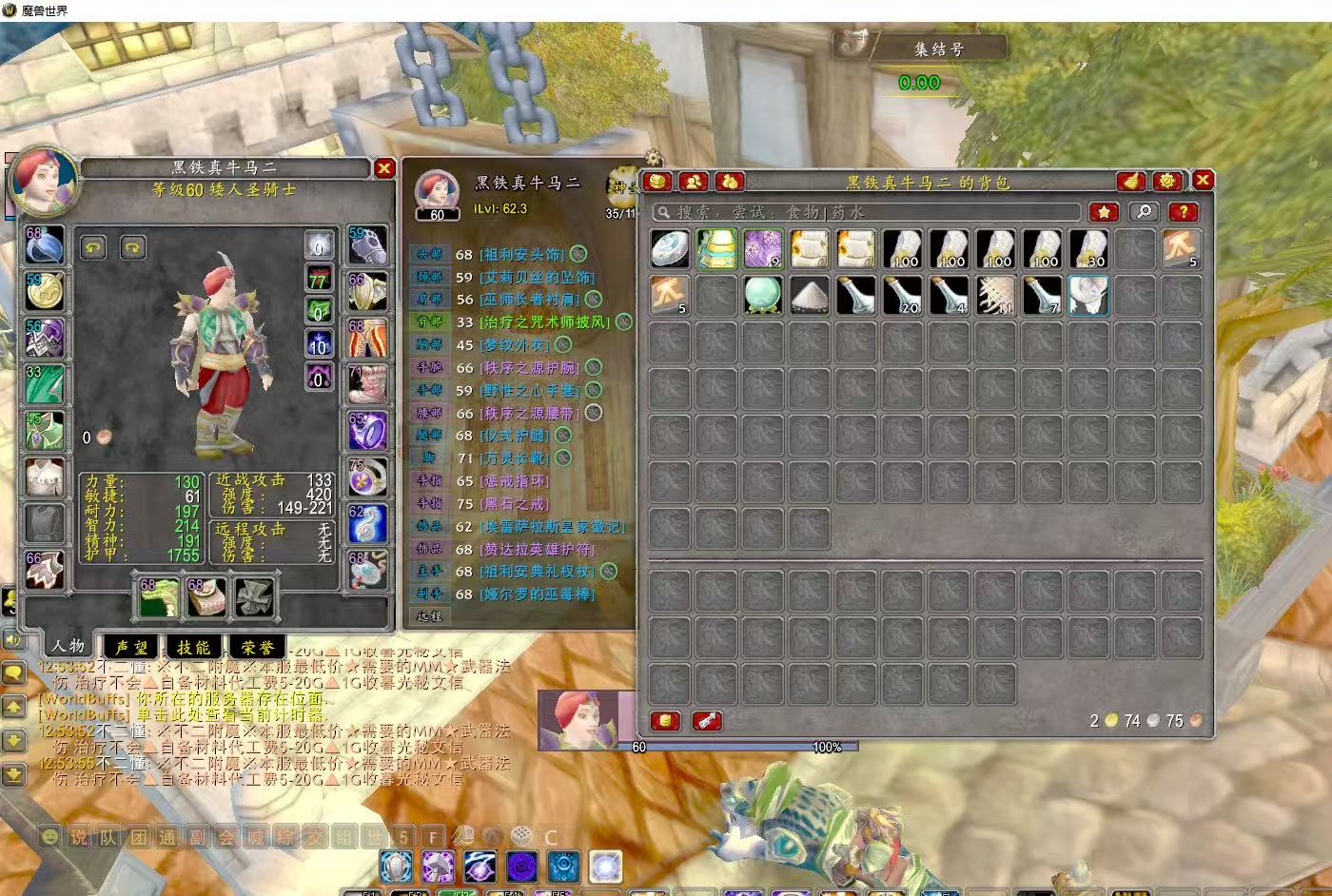Pick the white powder pile item
The height and width of the screenshot is (896, 1332).
[x=810, y=295]
